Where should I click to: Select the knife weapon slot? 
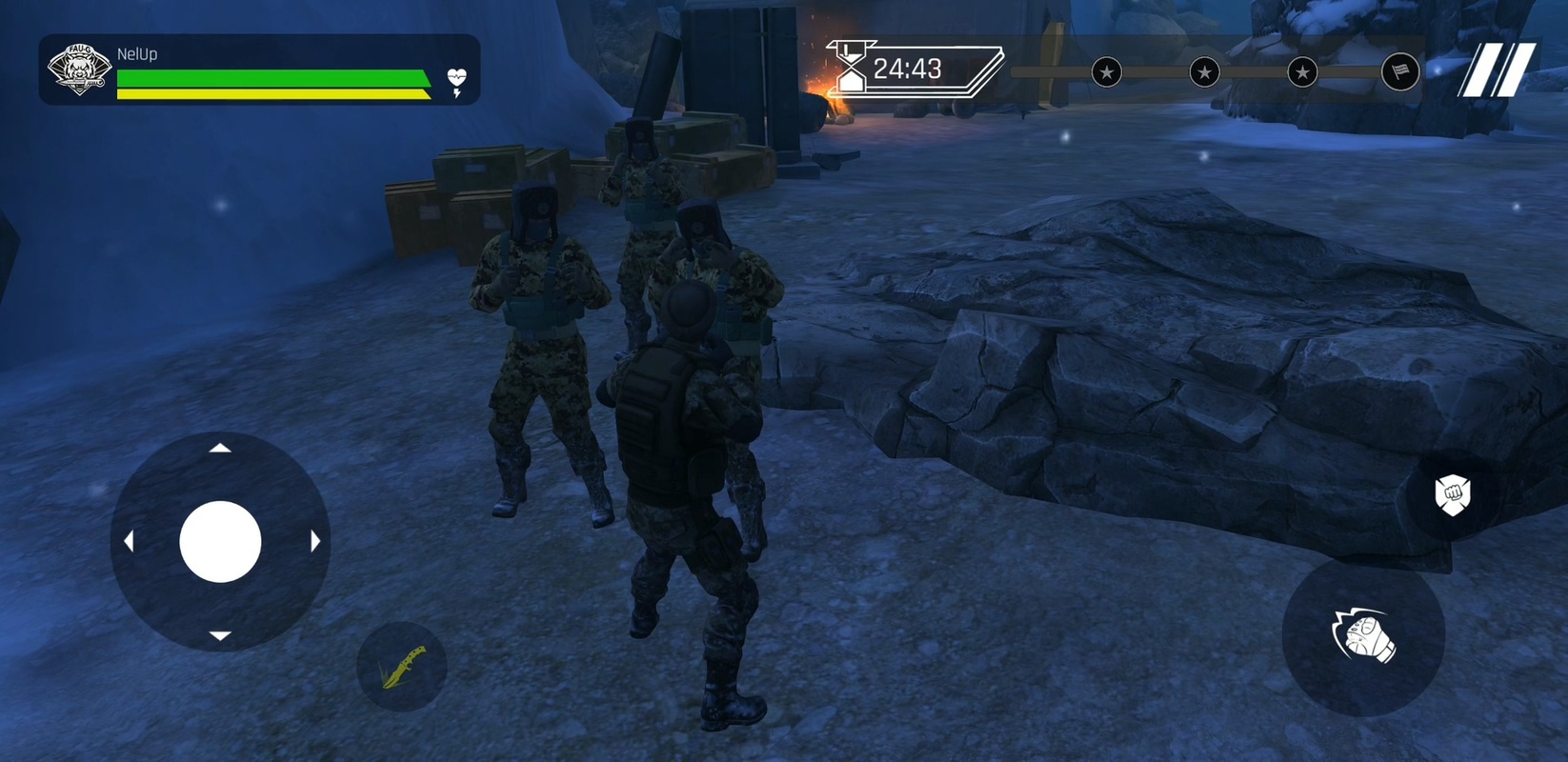tap(402, 667)
